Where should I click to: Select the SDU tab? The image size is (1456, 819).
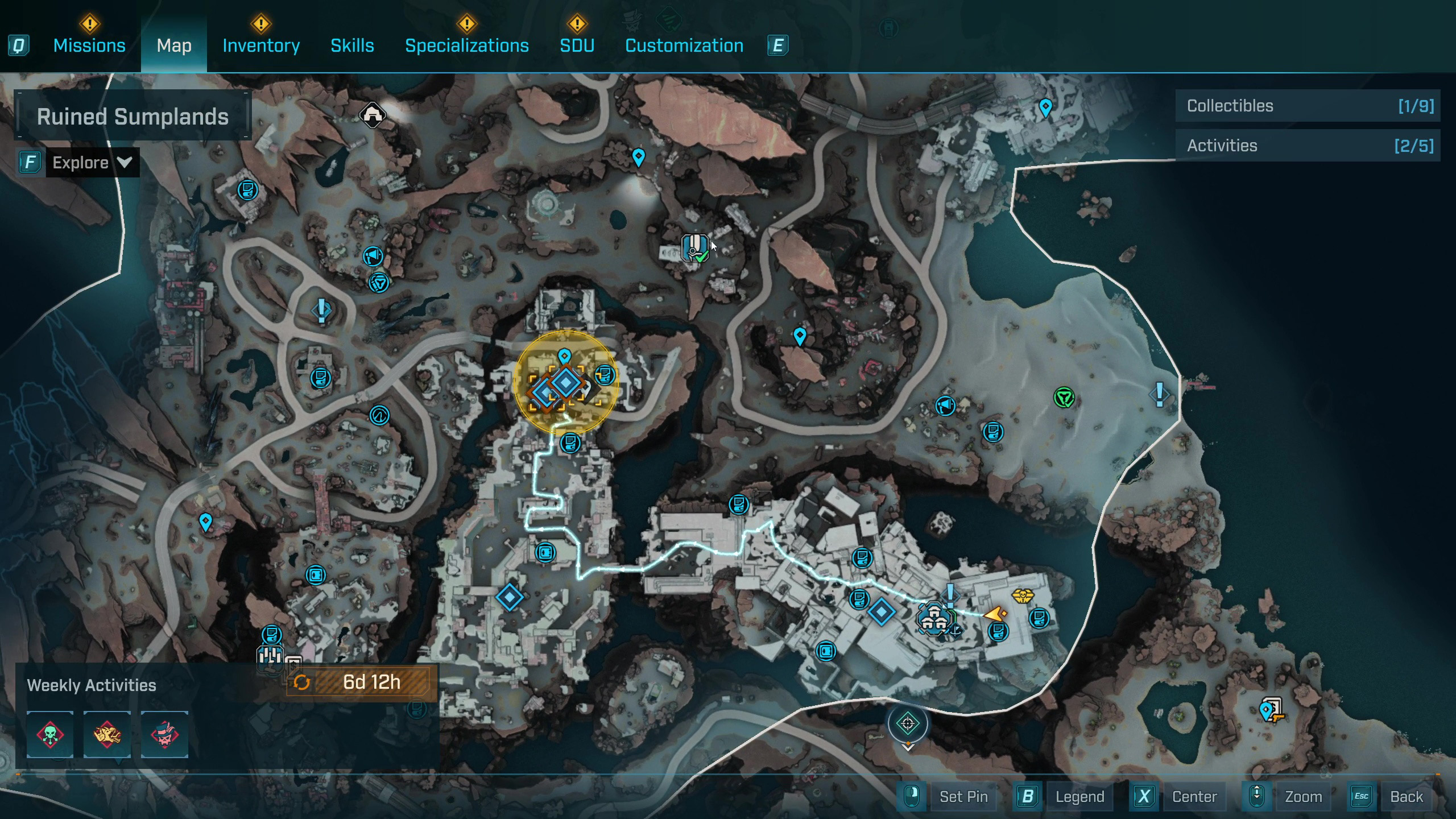[577, 45]
